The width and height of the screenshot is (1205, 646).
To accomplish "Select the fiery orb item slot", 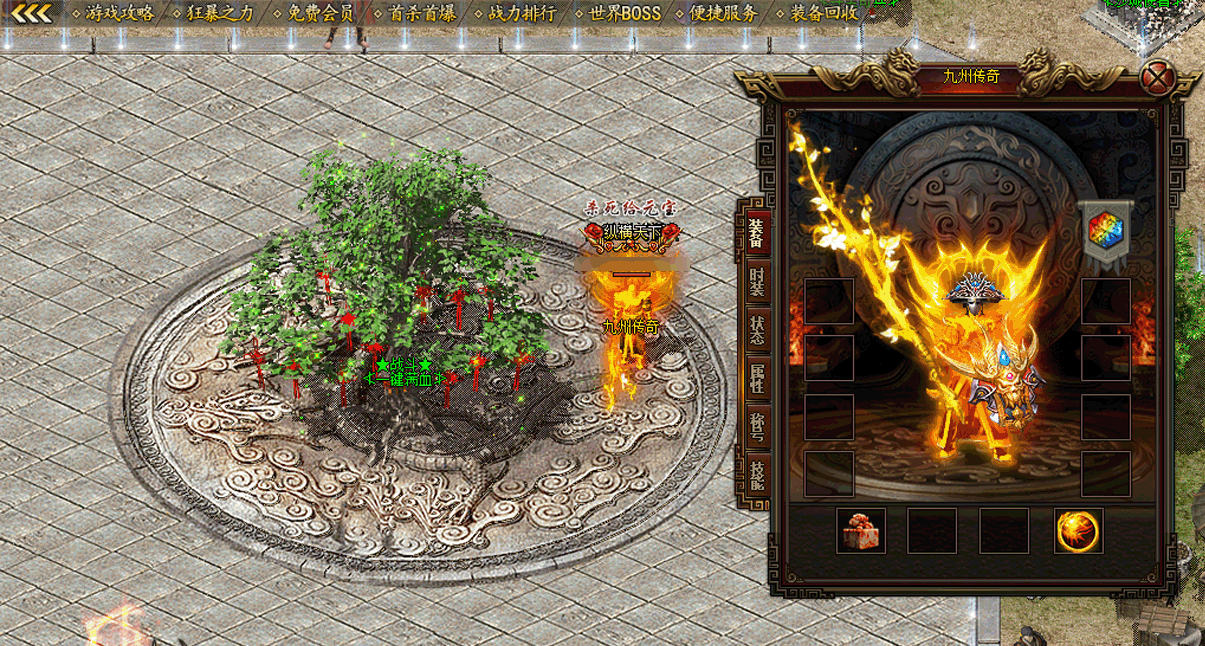I will click(x=1078, y=531).
